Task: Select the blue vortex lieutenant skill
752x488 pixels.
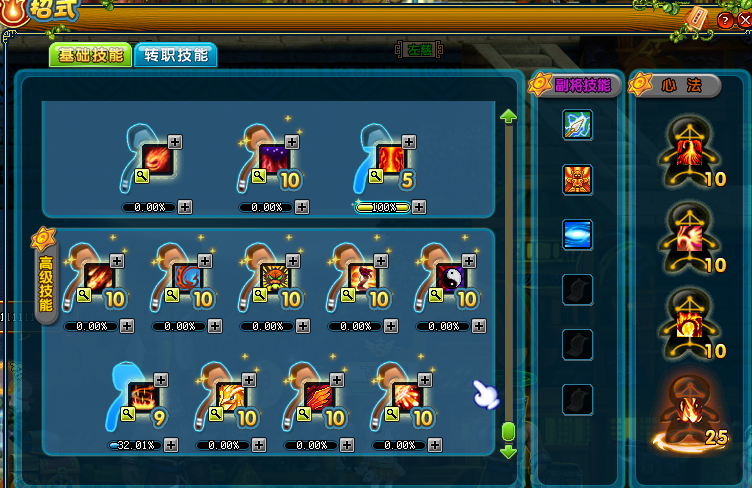Action: click(x=577, y=234)
